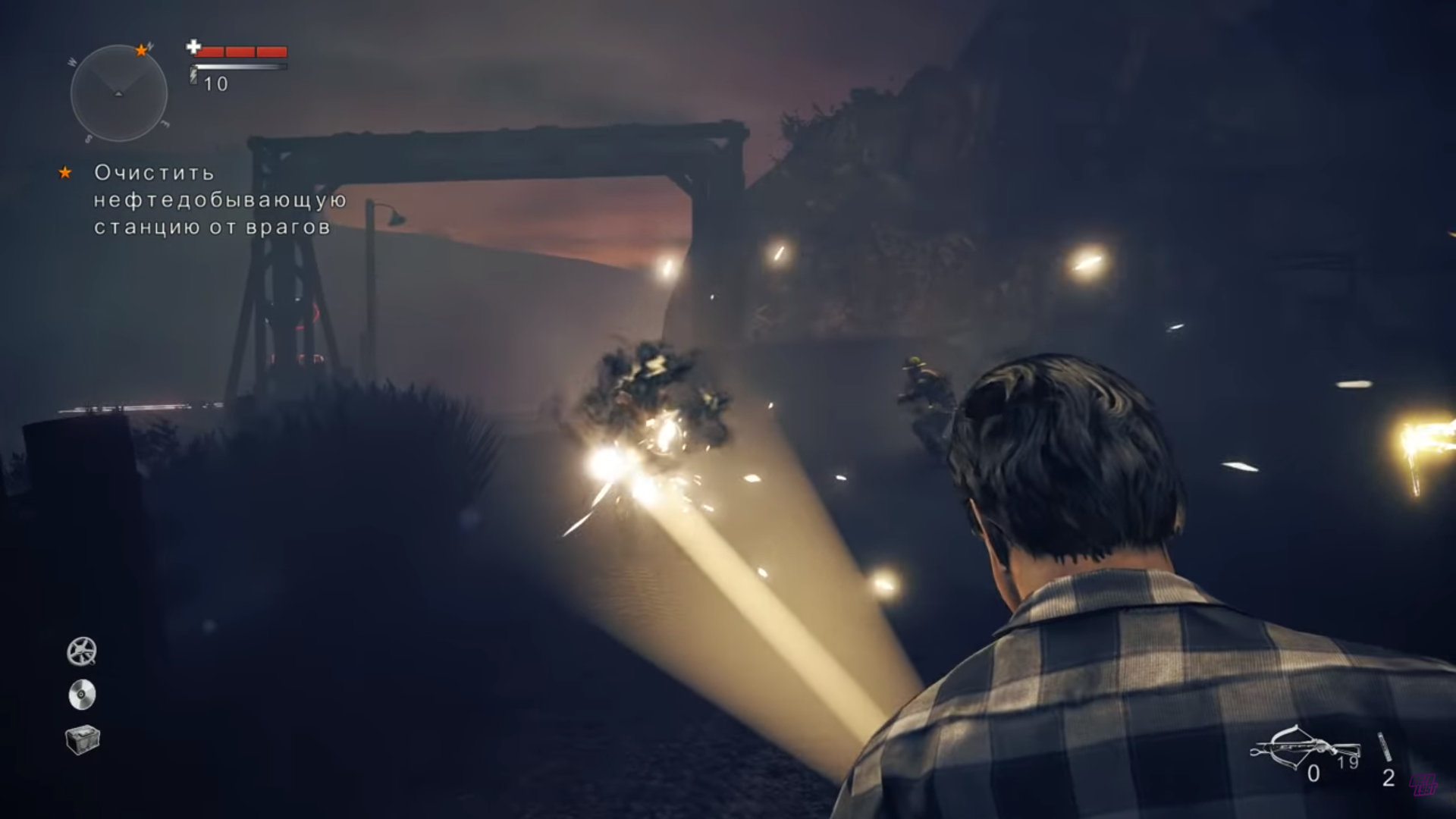Select the silver disc icon
Viewport: 1456px width, 819px height.
point(82,695)
